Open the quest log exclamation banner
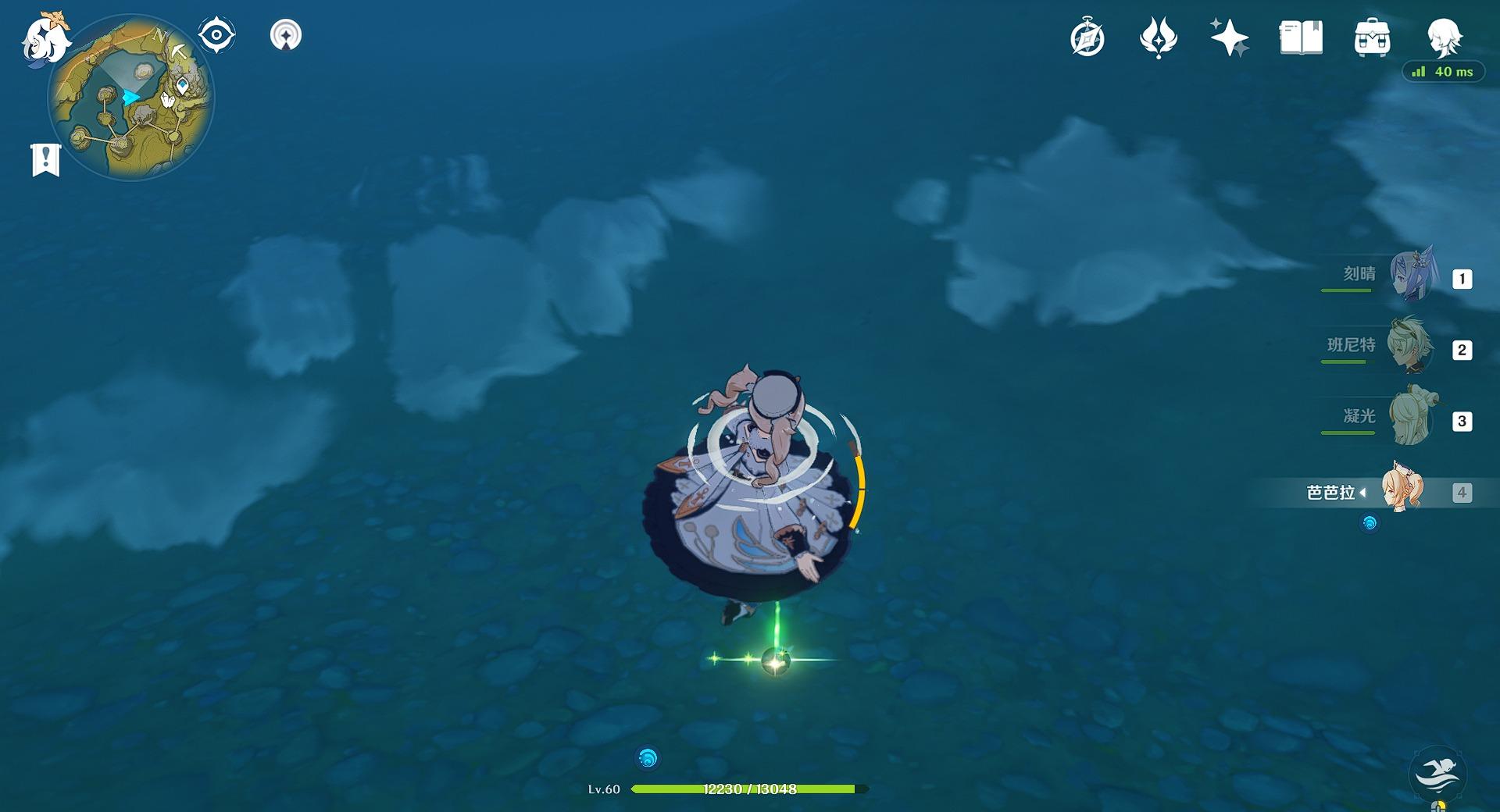 [45, 159]
